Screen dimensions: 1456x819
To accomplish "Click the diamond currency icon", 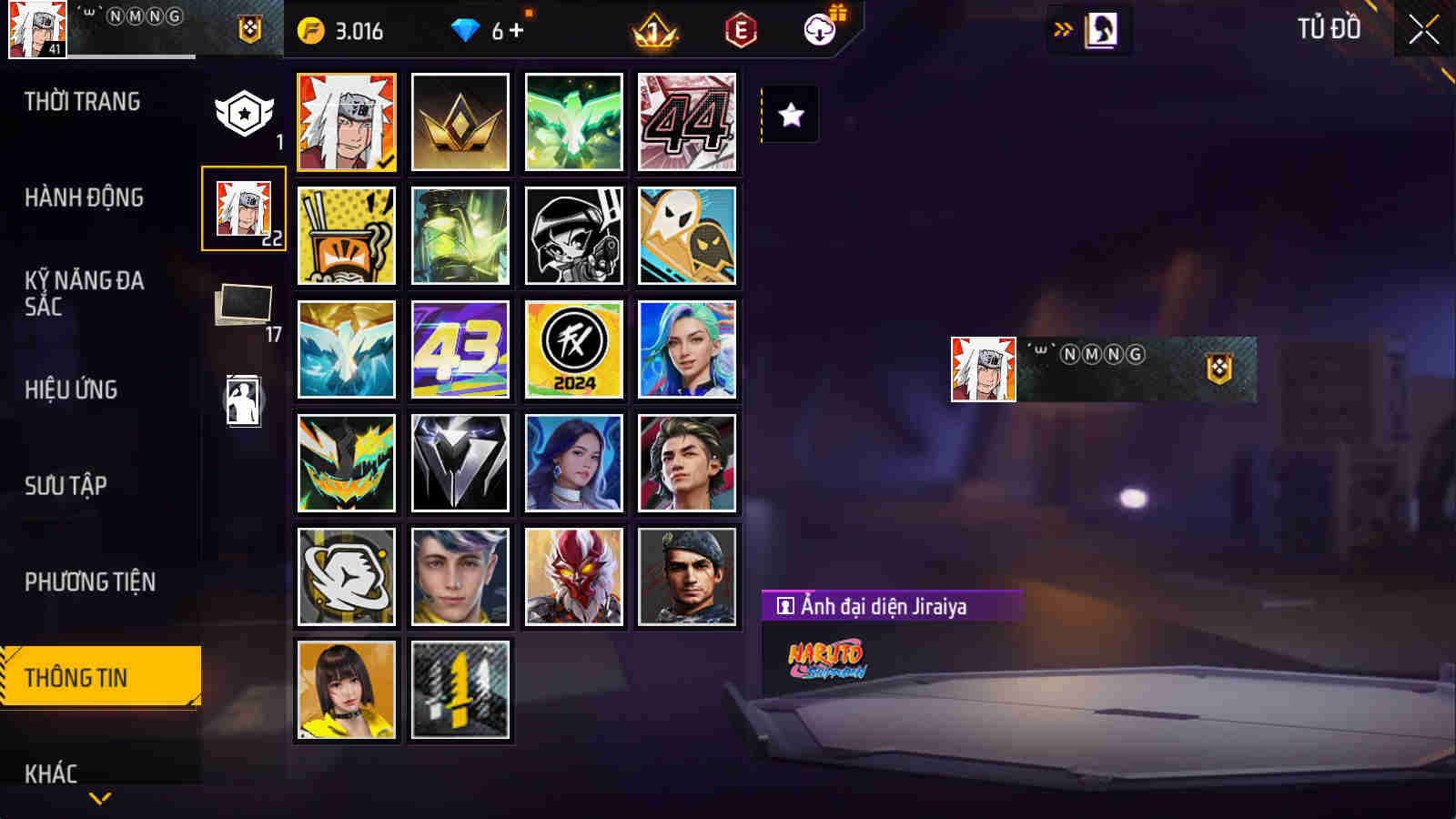I will pyautogui.click(x=467, y=29).
